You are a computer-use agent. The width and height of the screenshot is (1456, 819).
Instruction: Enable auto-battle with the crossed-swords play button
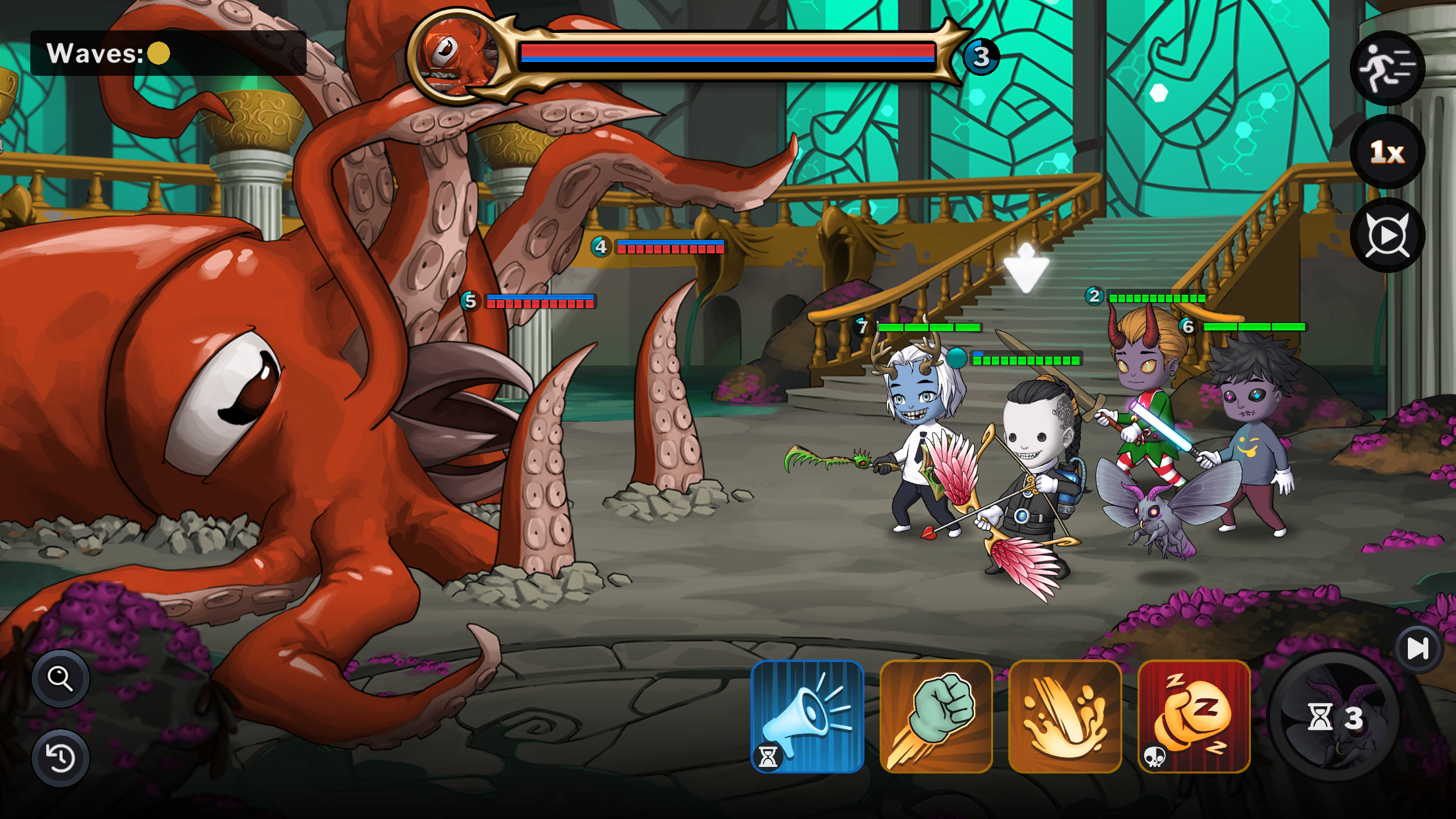click(x=1387, y=235)
